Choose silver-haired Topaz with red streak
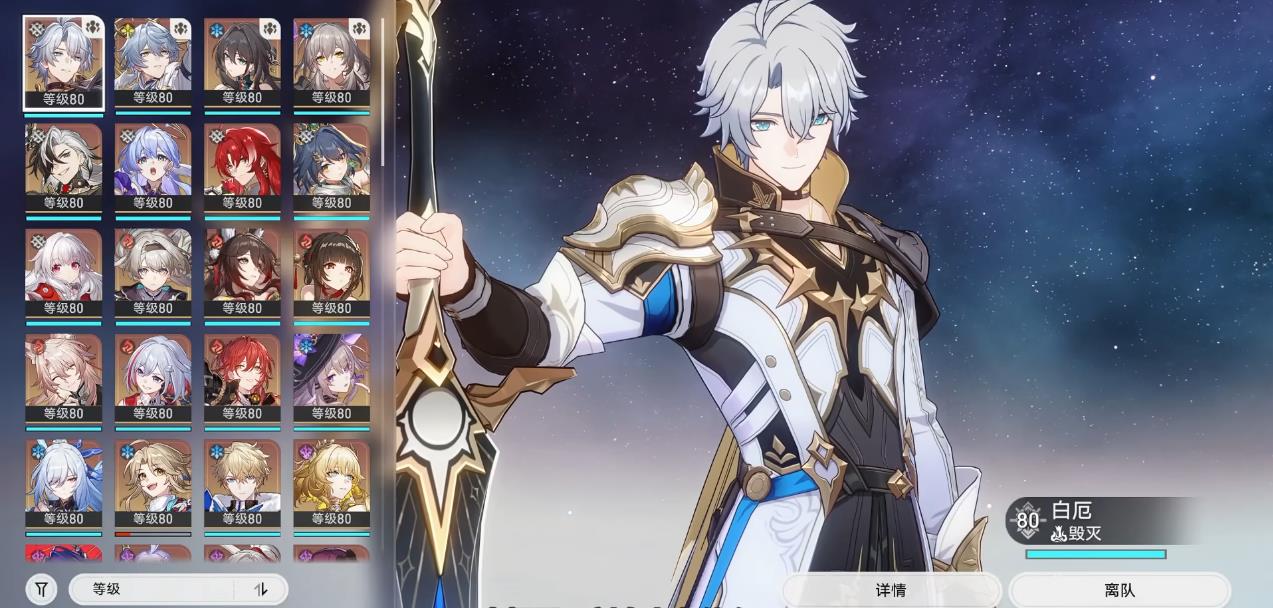Image resolution: width=1273 pixels, height=608 pixels. tap(153, 377)
